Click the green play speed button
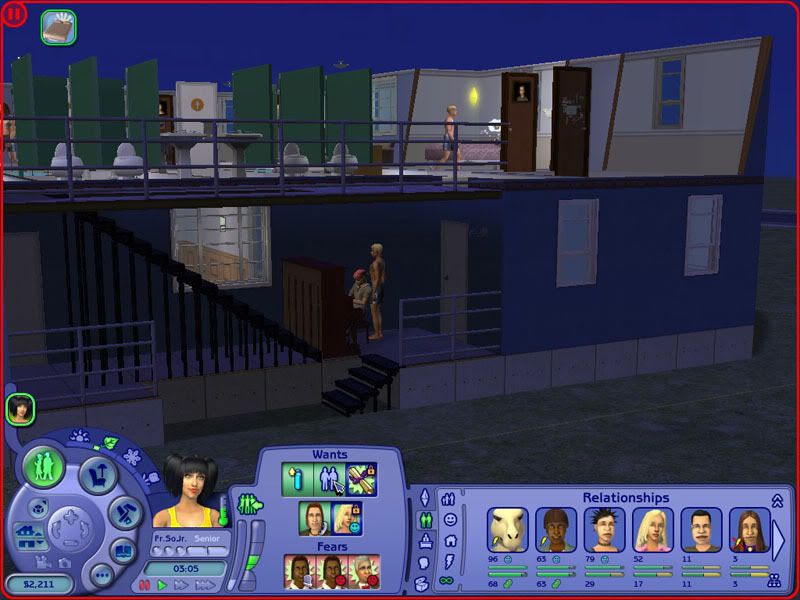The height and width of the screenshot is (600, 800). [162, 584]
